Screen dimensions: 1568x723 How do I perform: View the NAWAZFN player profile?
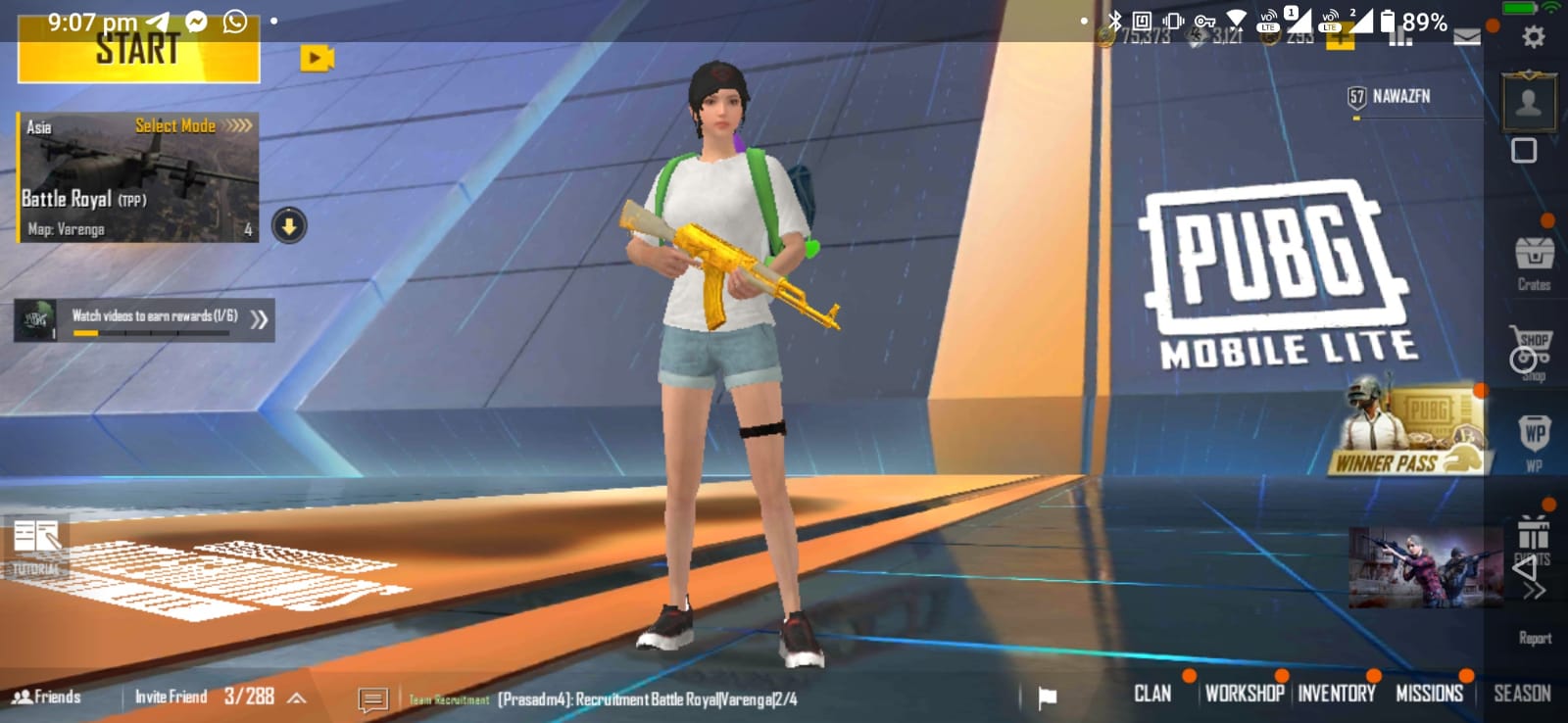coord(1400,96)
